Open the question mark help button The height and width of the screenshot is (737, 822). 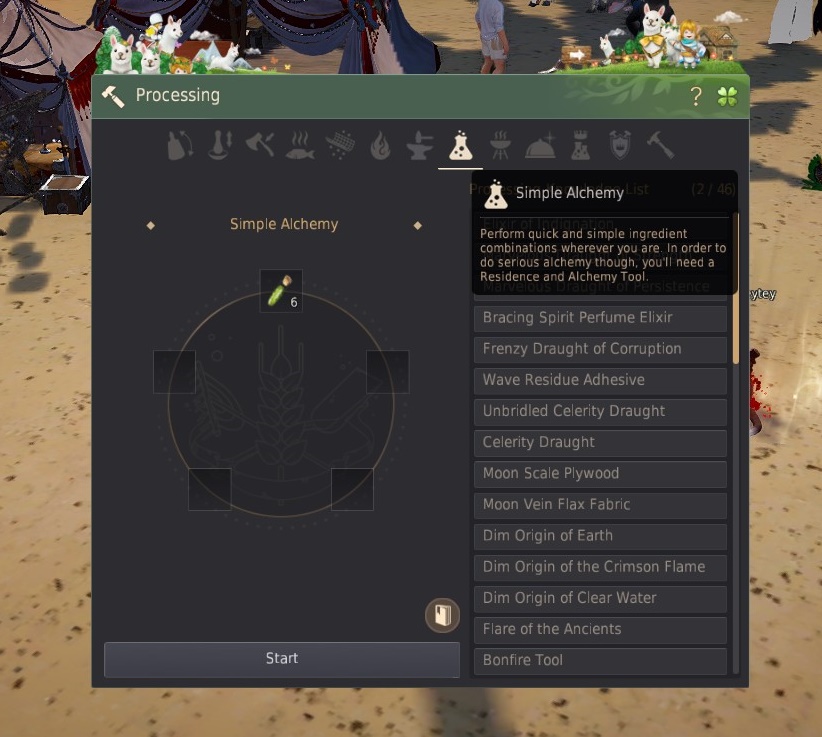coord(697,97)
